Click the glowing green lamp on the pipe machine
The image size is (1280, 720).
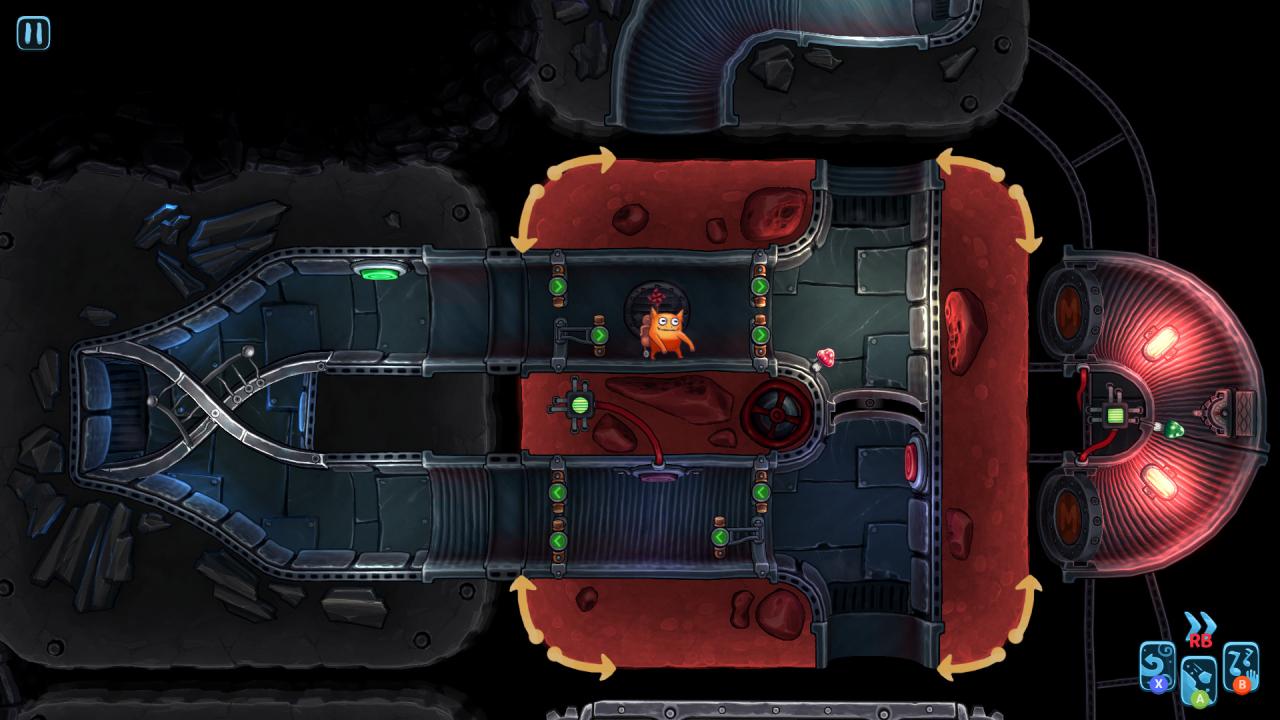(x=580, y=403)
